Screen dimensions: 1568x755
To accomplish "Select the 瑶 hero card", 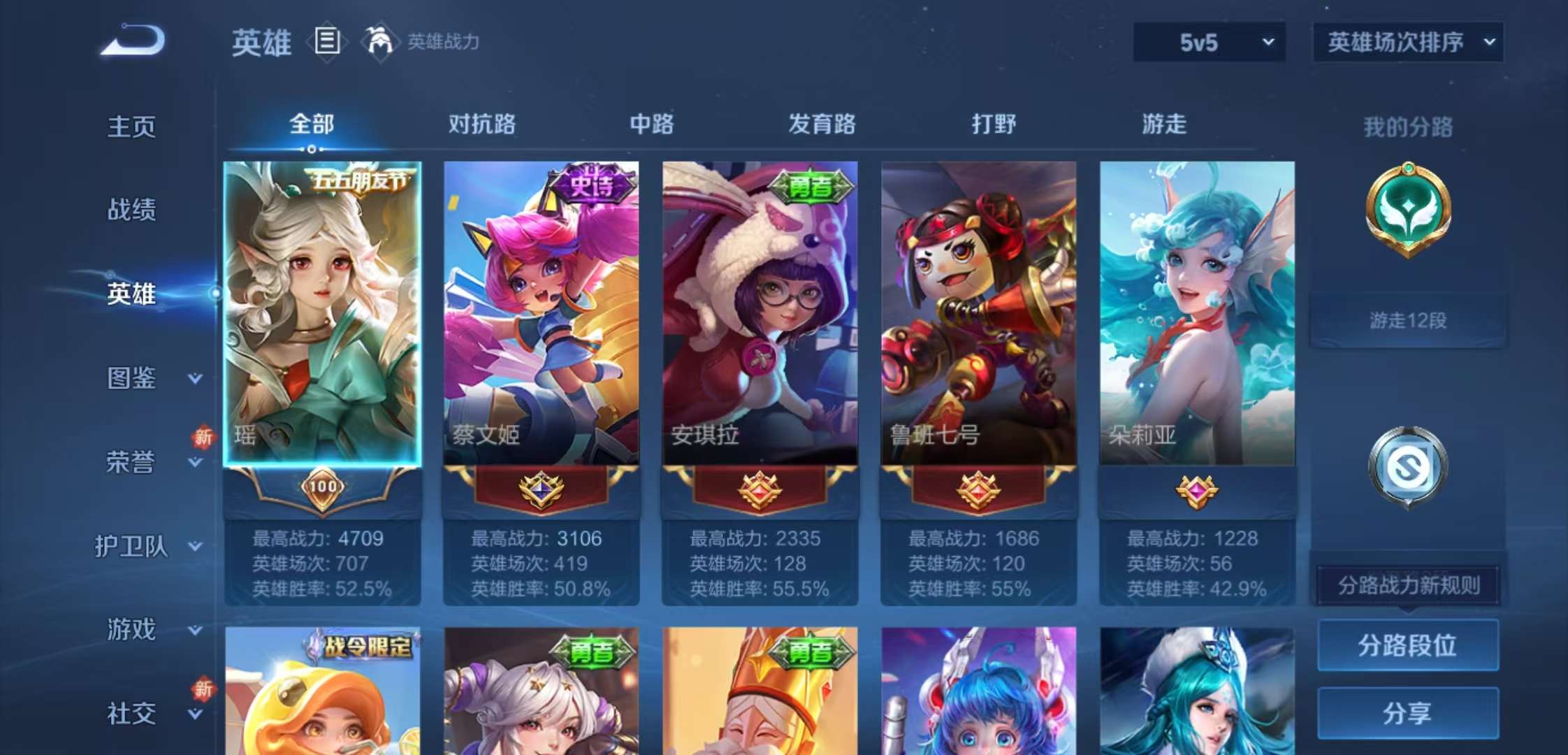I will (322, 313).
